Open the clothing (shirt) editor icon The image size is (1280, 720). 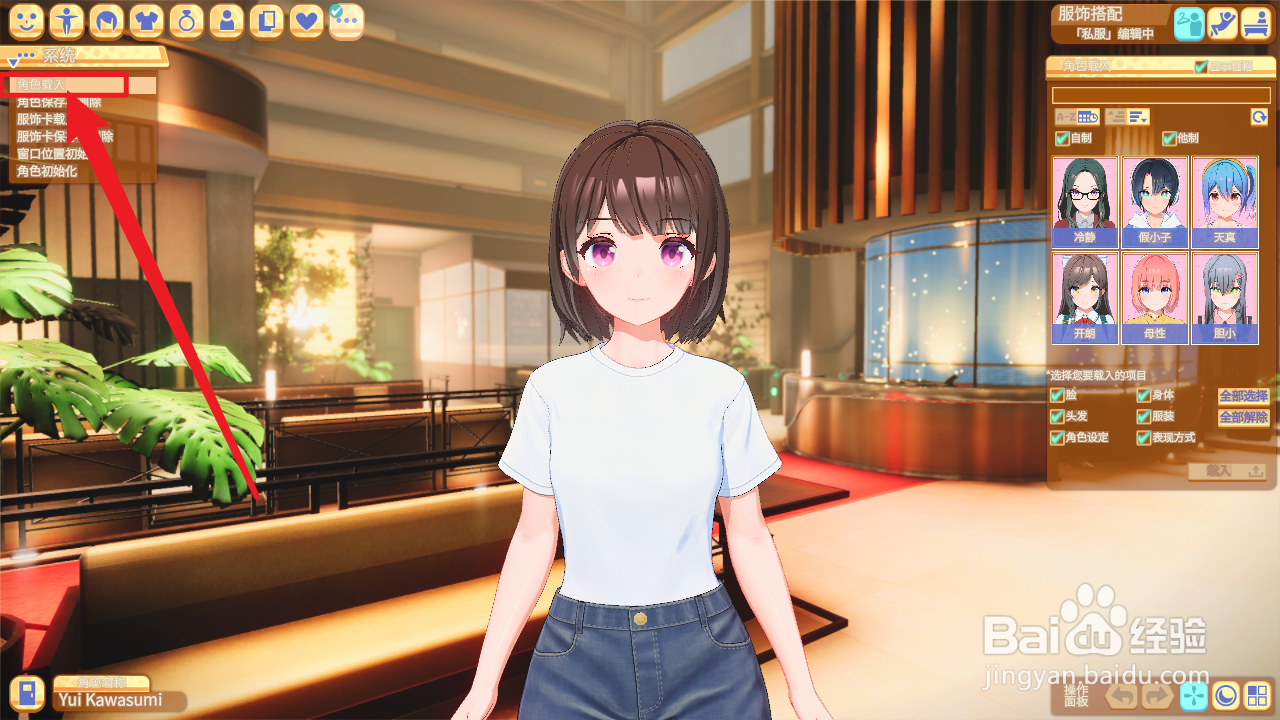(x=144, y=20)
